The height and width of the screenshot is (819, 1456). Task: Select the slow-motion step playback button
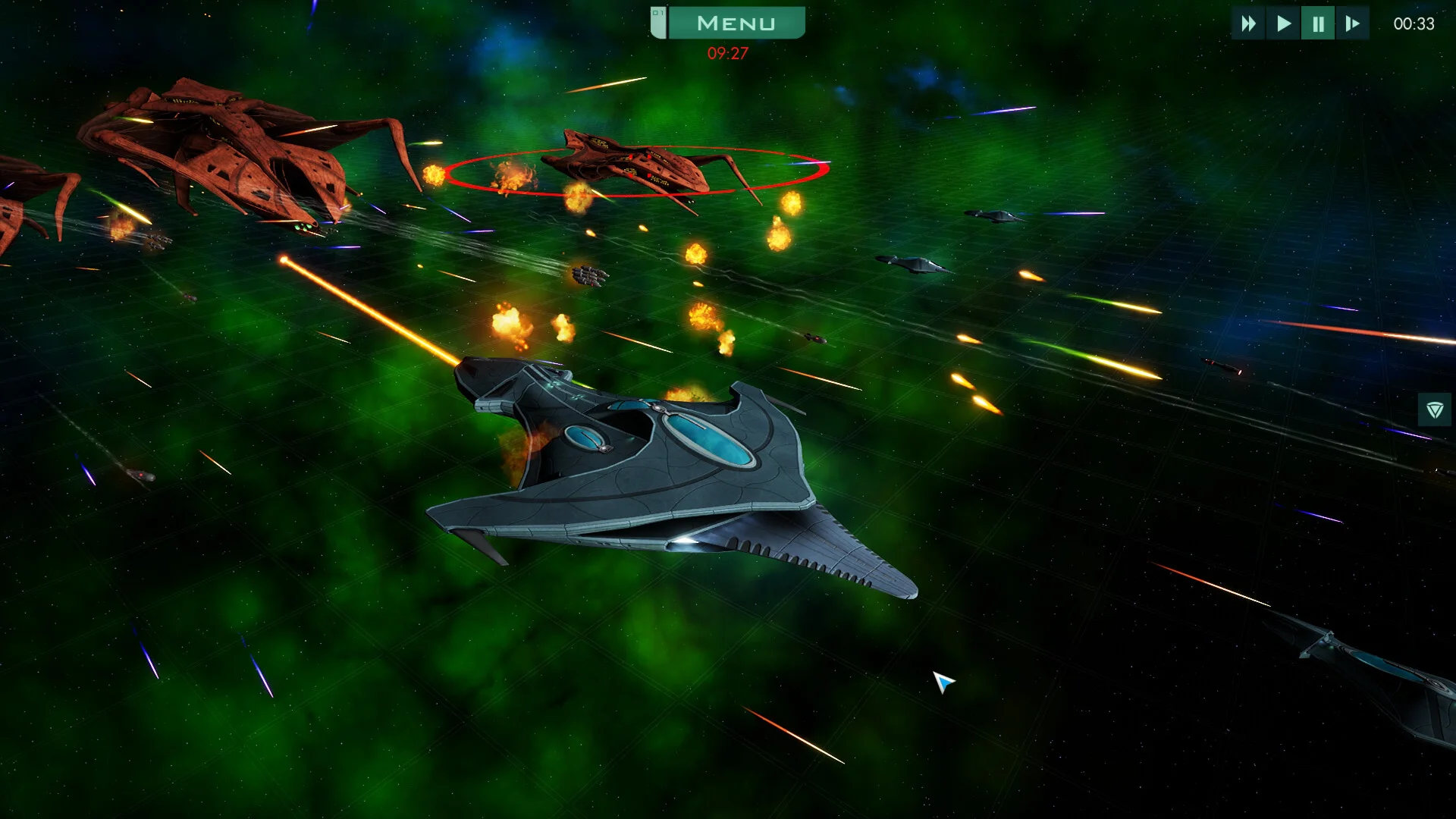tap(1352, 24)
